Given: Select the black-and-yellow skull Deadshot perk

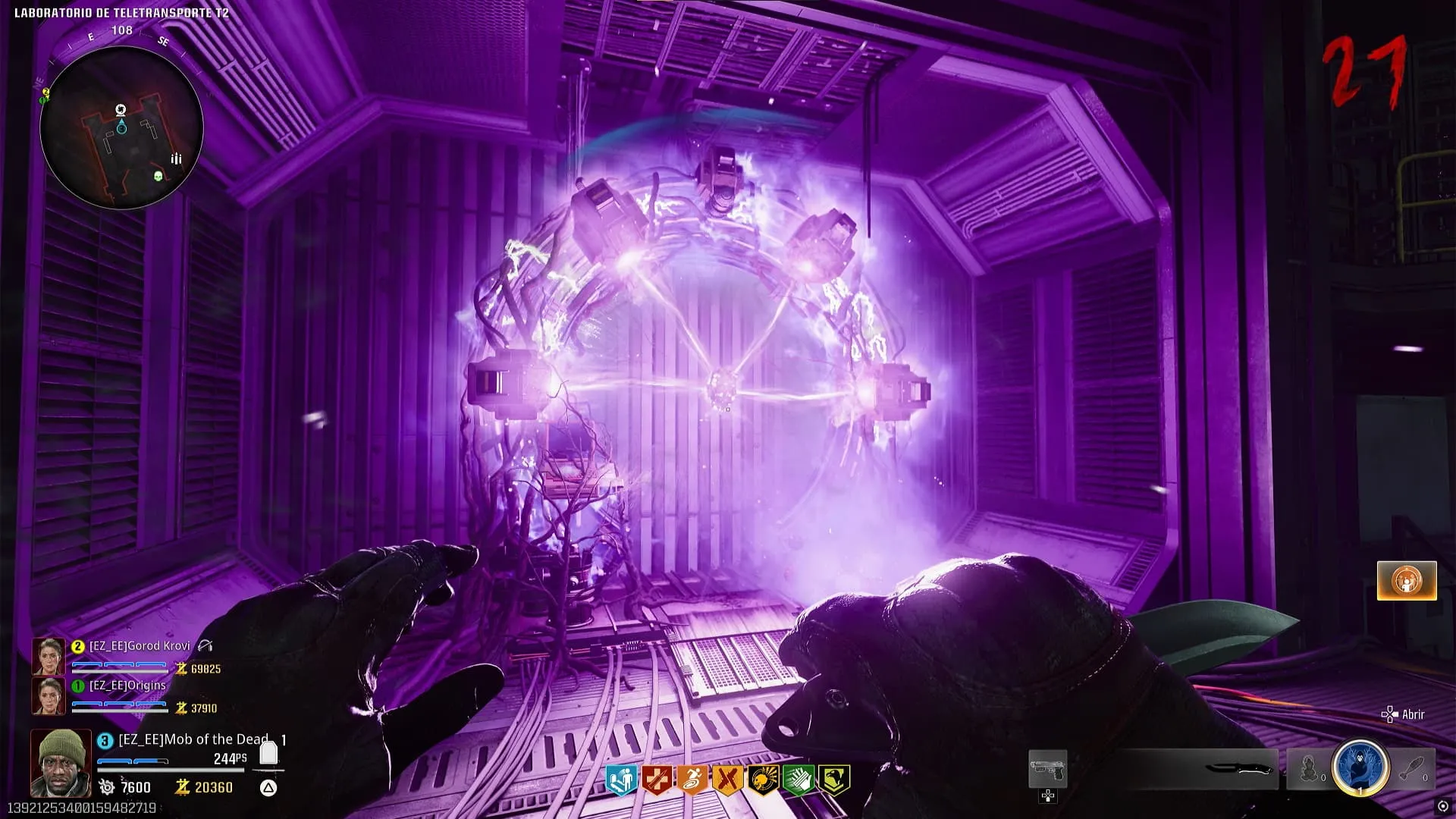Looking at the screenshot, I should pyautogui.click(x=762, y=780).
